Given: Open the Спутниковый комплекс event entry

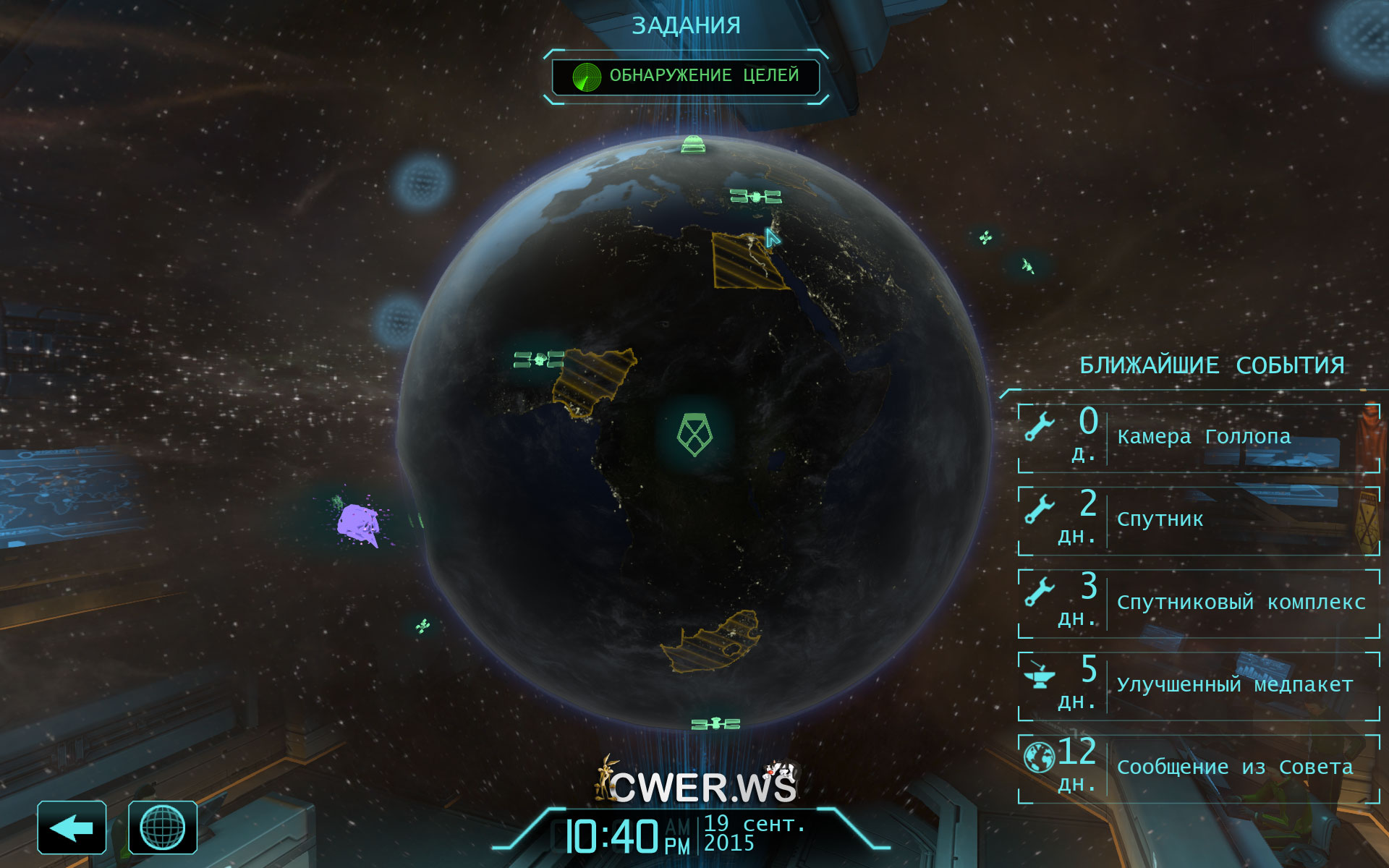Looking at the screenshot, I should click(1199, 603).
